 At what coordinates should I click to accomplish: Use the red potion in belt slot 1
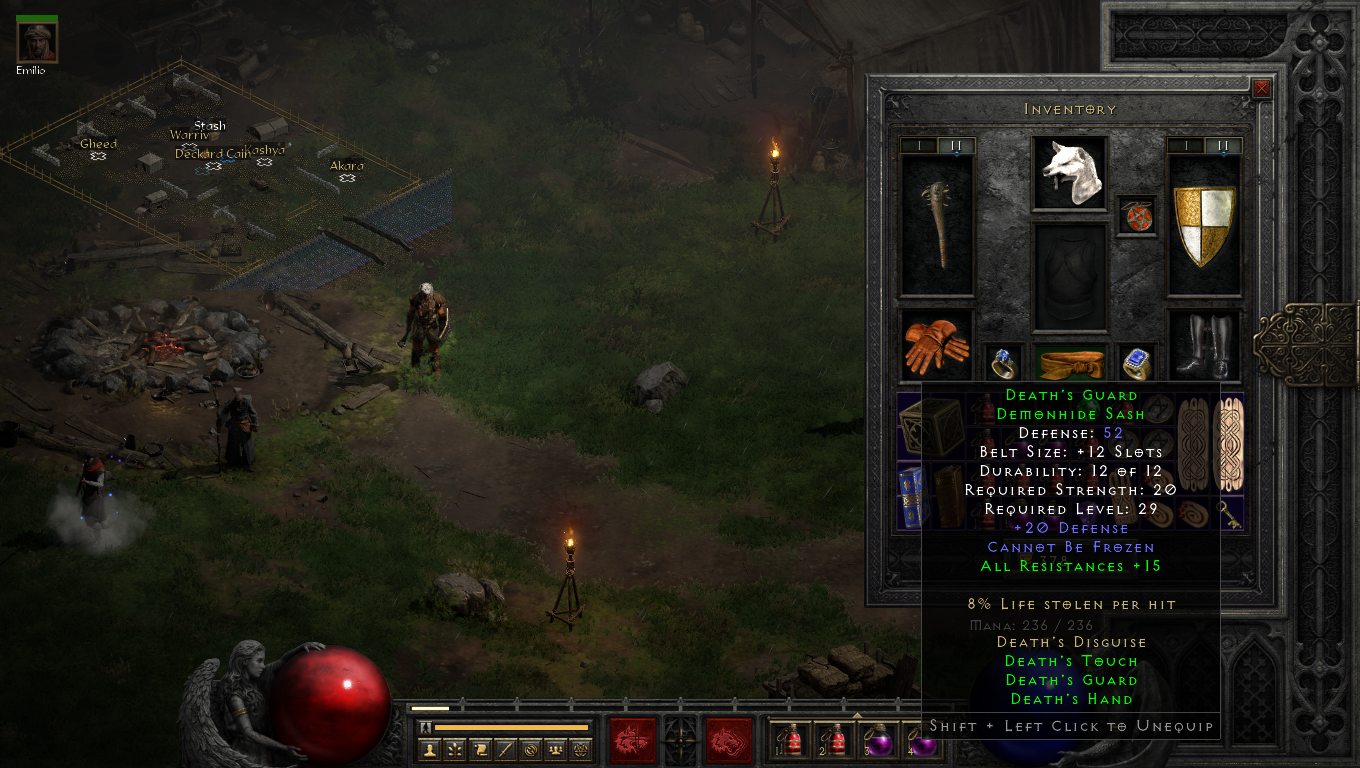tap(792, 740)
